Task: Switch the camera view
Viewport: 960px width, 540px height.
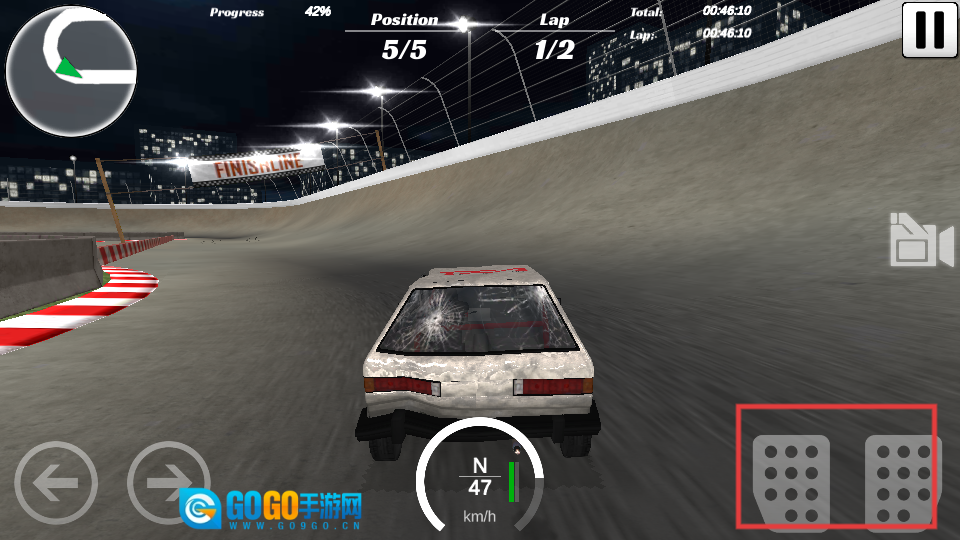Action: 920,241
